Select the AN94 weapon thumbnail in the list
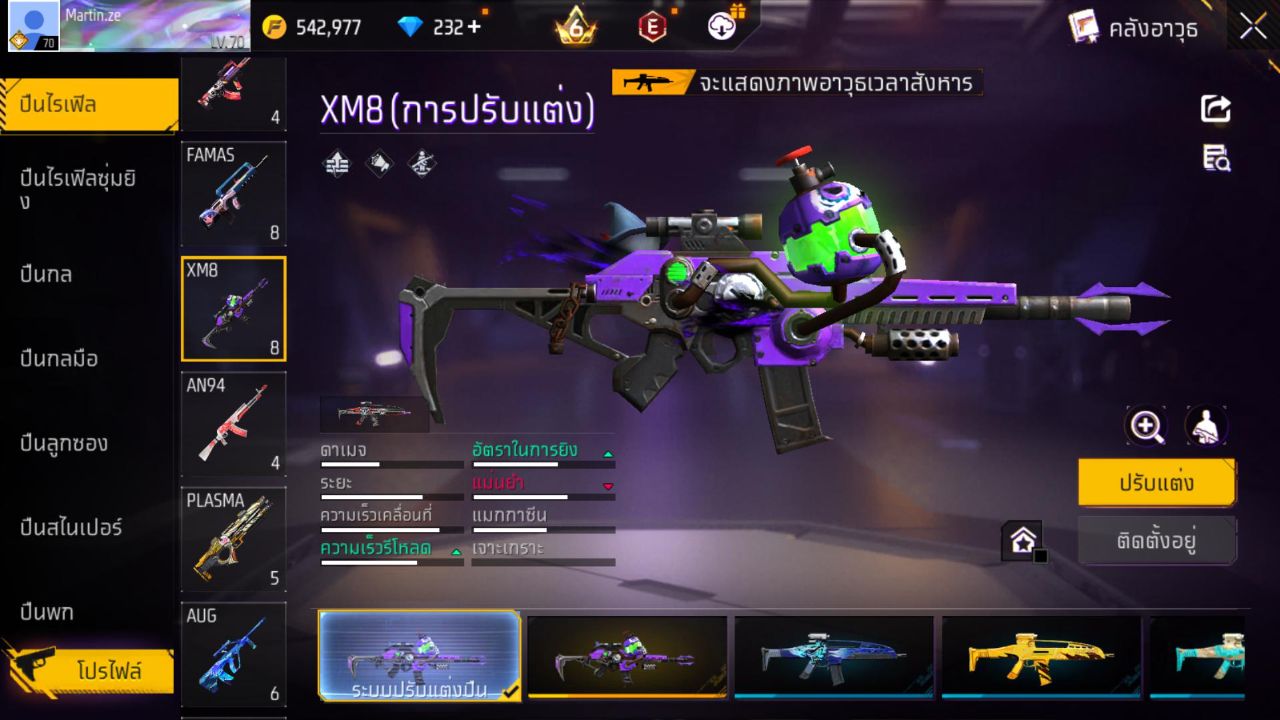1280x720 pixels. coord(233,424)
